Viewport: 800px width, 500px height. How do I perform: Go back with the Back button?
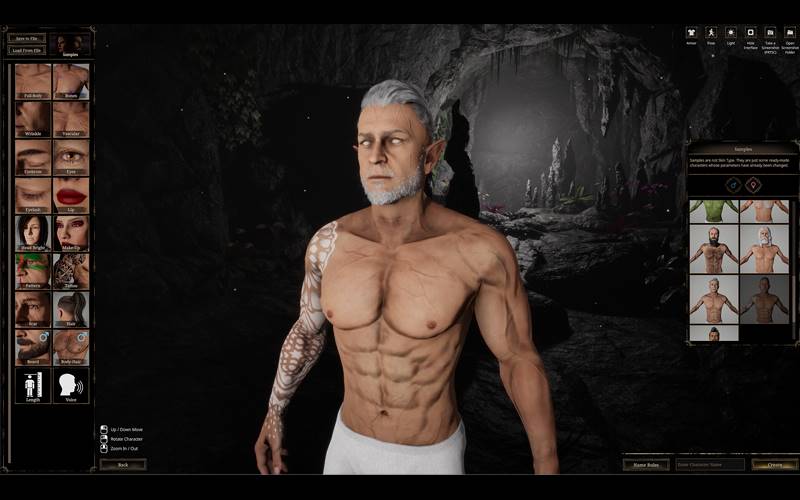[123, 464]
